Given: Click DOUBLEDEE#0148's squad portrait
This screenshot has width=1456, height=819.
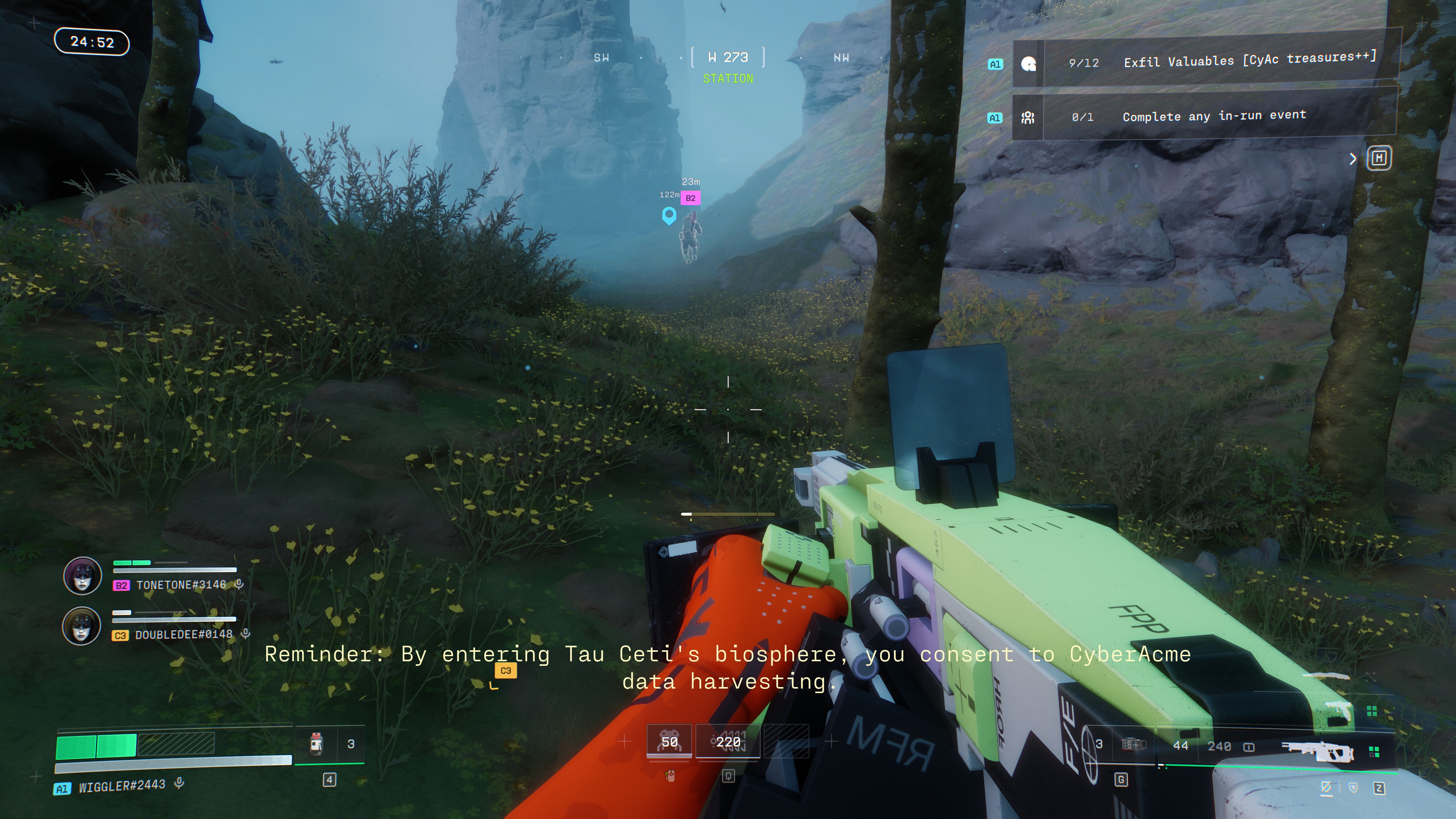Looking at the screenshot, I should coord(82,626).
